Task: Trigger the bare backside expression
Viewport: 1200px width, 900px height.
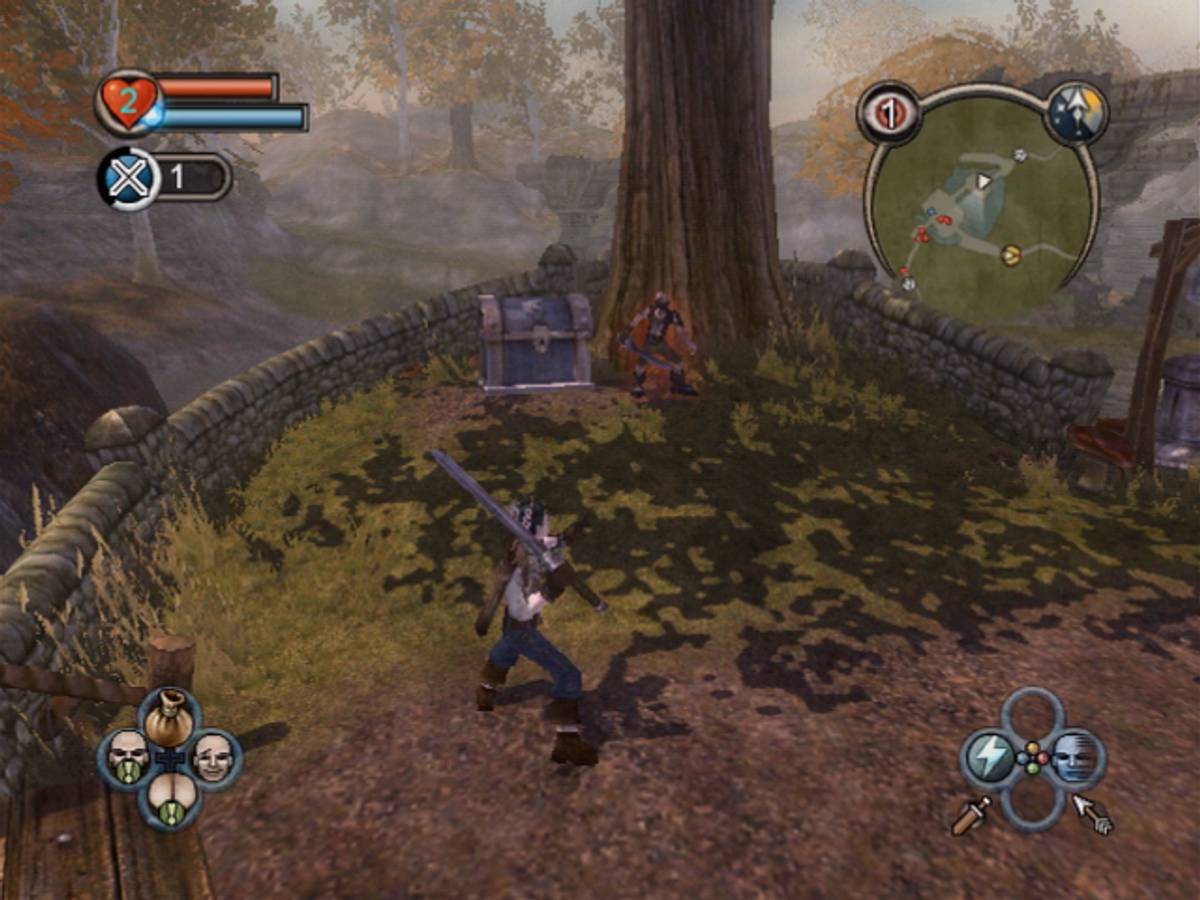Action: tap(169, 800)
